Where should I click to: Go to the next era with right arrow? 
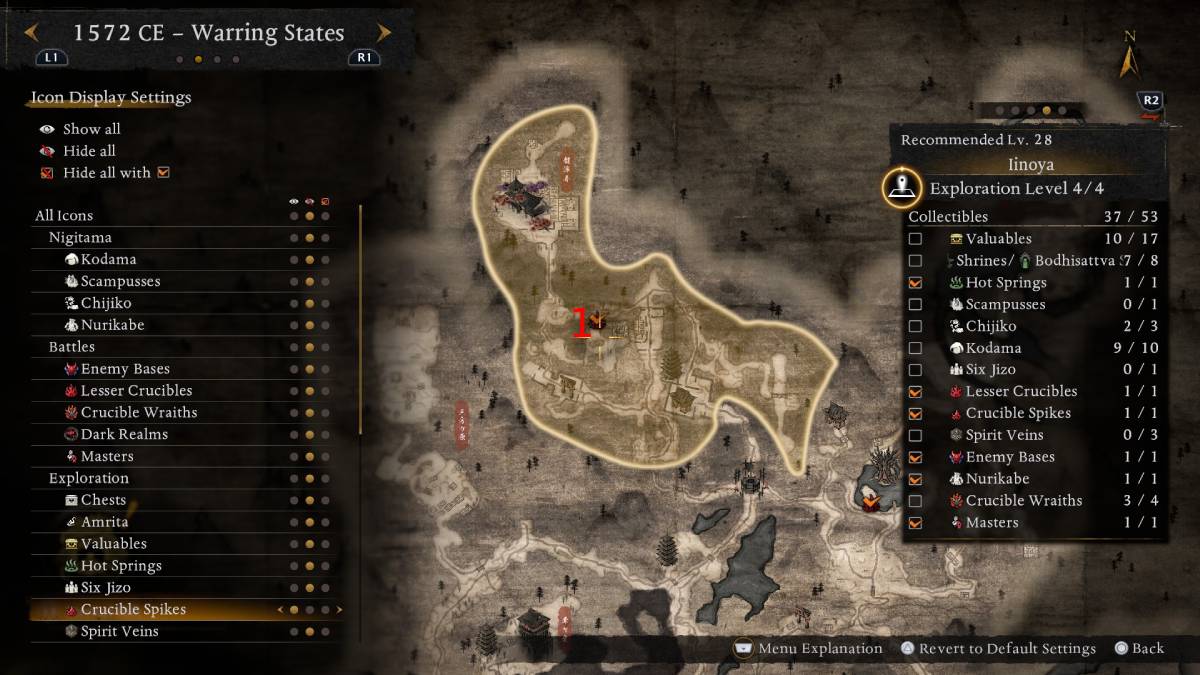point(383,33)
